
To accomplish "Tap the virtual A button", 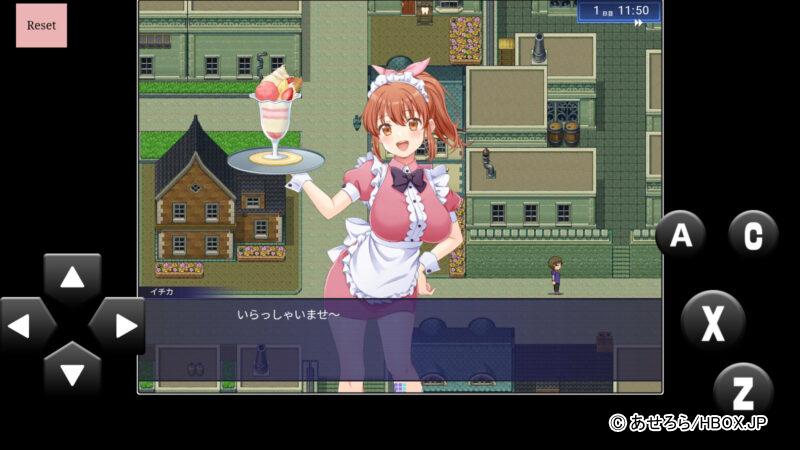I will (681, 236).
